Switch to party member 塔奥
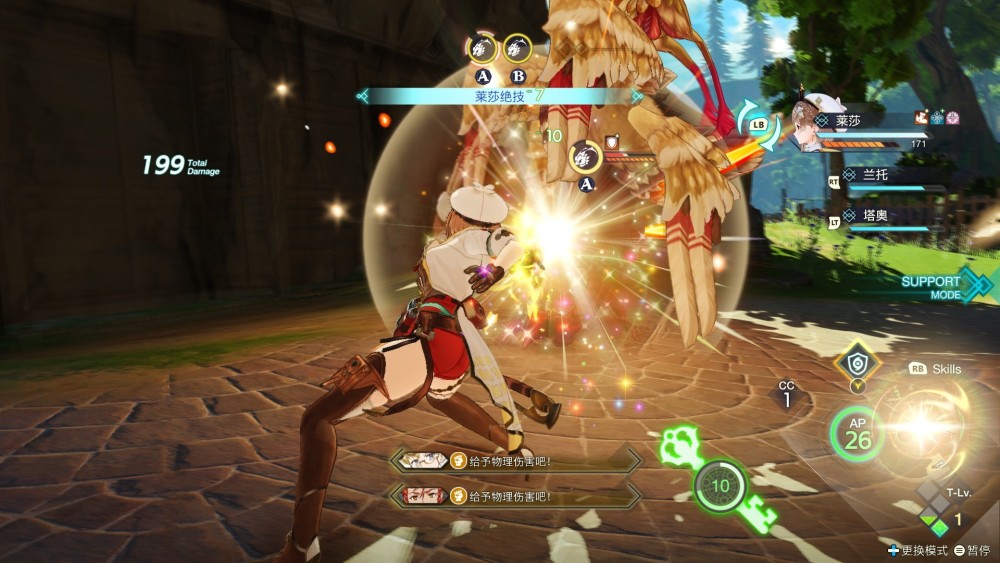Image resolution: width=1000 pixels, height=563 pixels. pyautogui.click(x=866, y=214)
